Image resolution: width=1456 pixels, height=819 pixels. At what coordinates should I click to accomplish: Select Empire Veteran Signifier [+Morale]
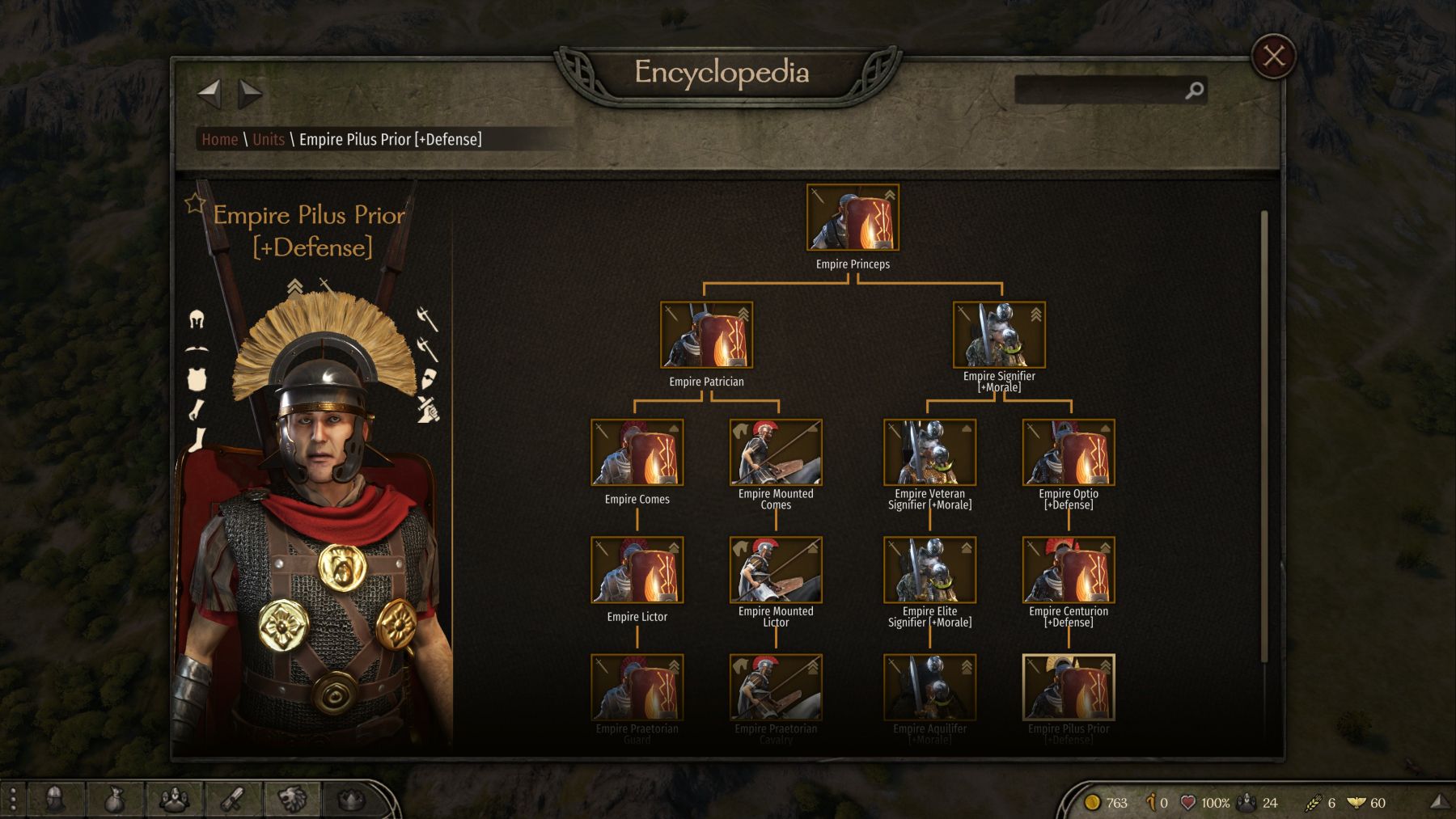[x=929, y=453]
